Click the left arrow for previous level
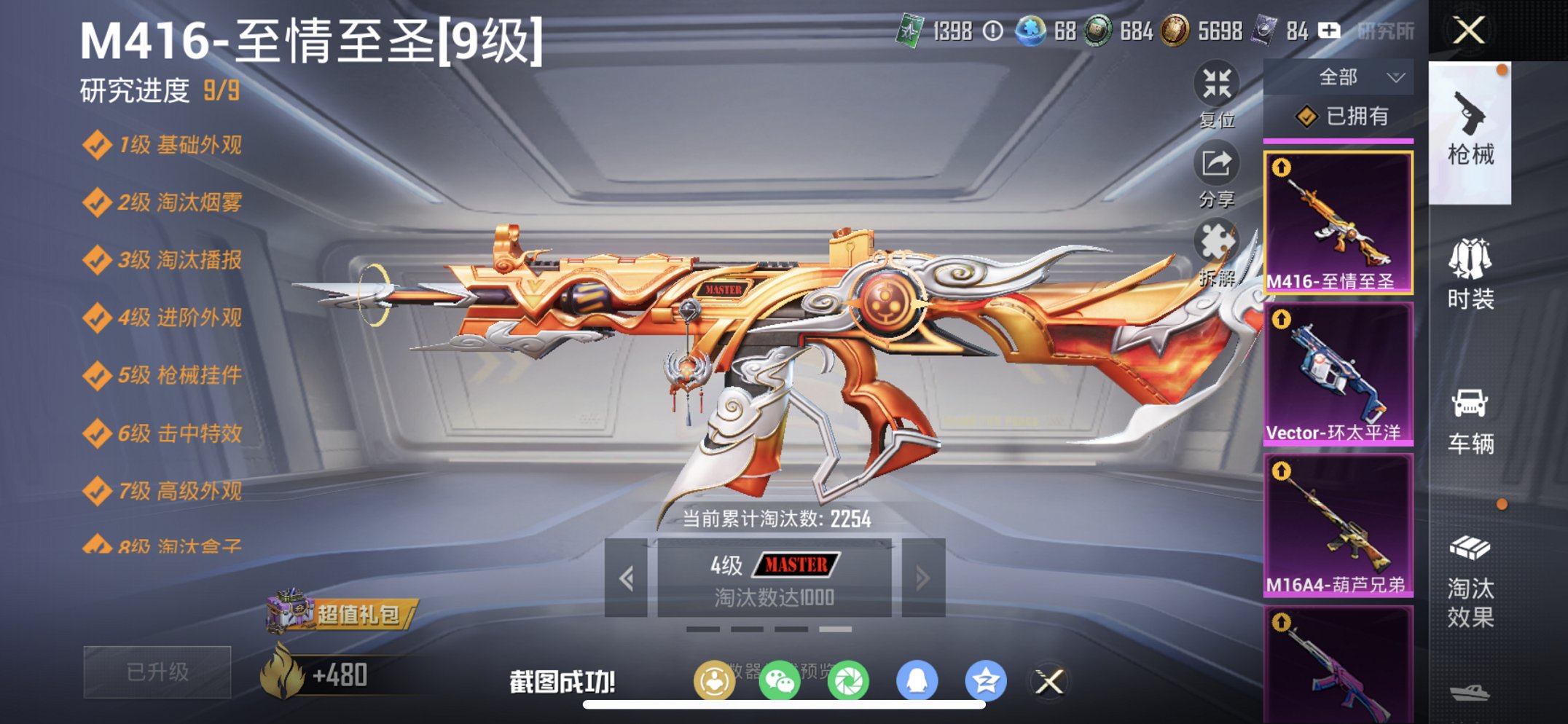 pos(628,577)
